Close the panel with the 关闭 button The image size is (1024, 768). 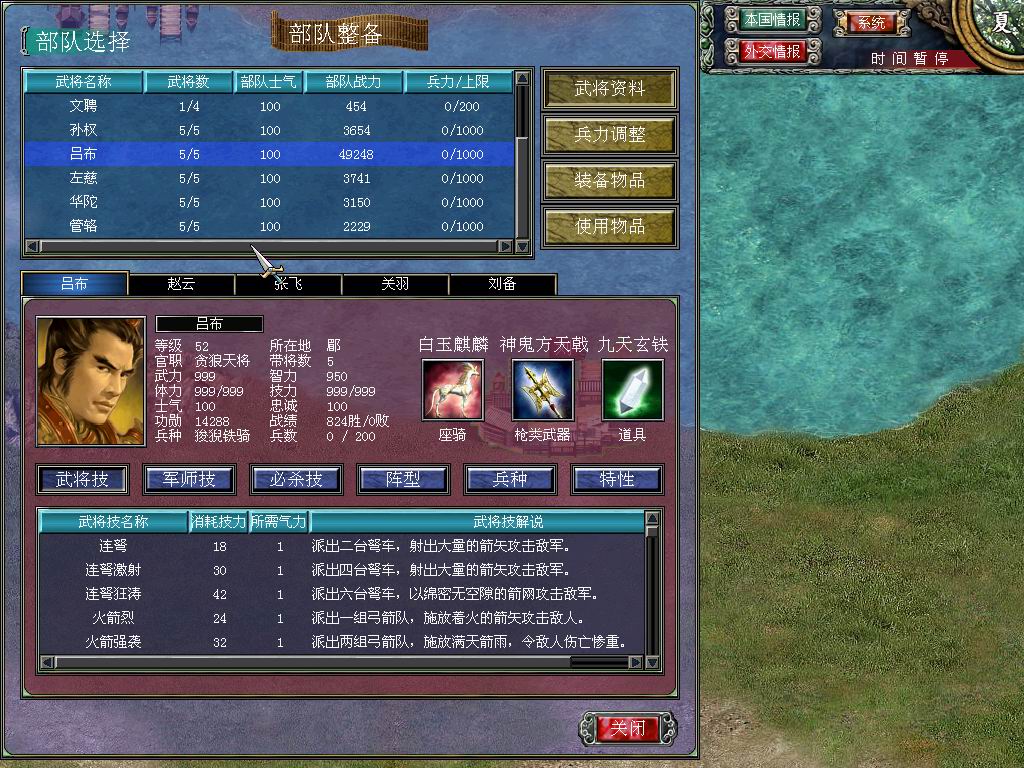(x=629, y=728)
